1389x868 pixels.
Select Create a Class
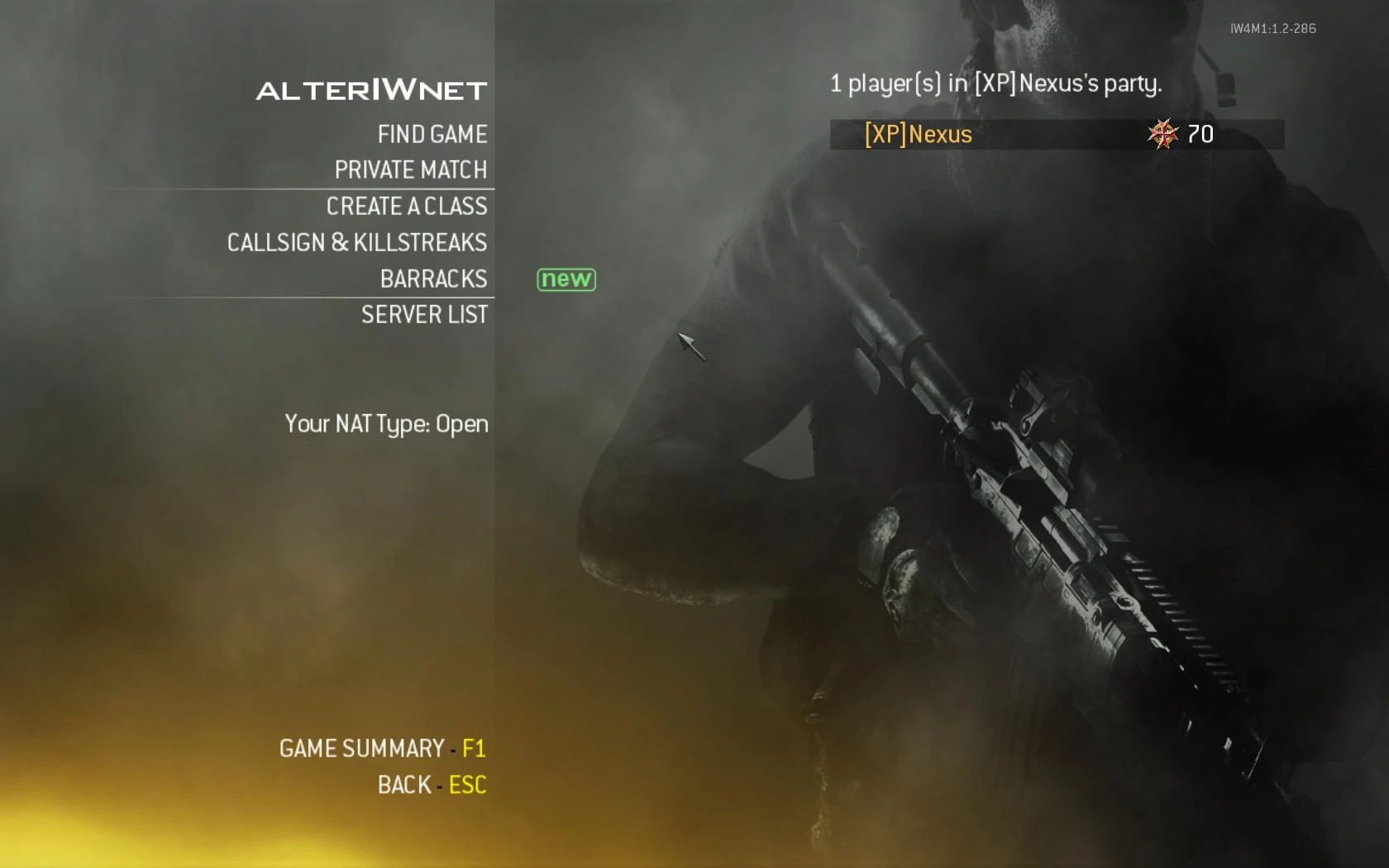(407, 207)
